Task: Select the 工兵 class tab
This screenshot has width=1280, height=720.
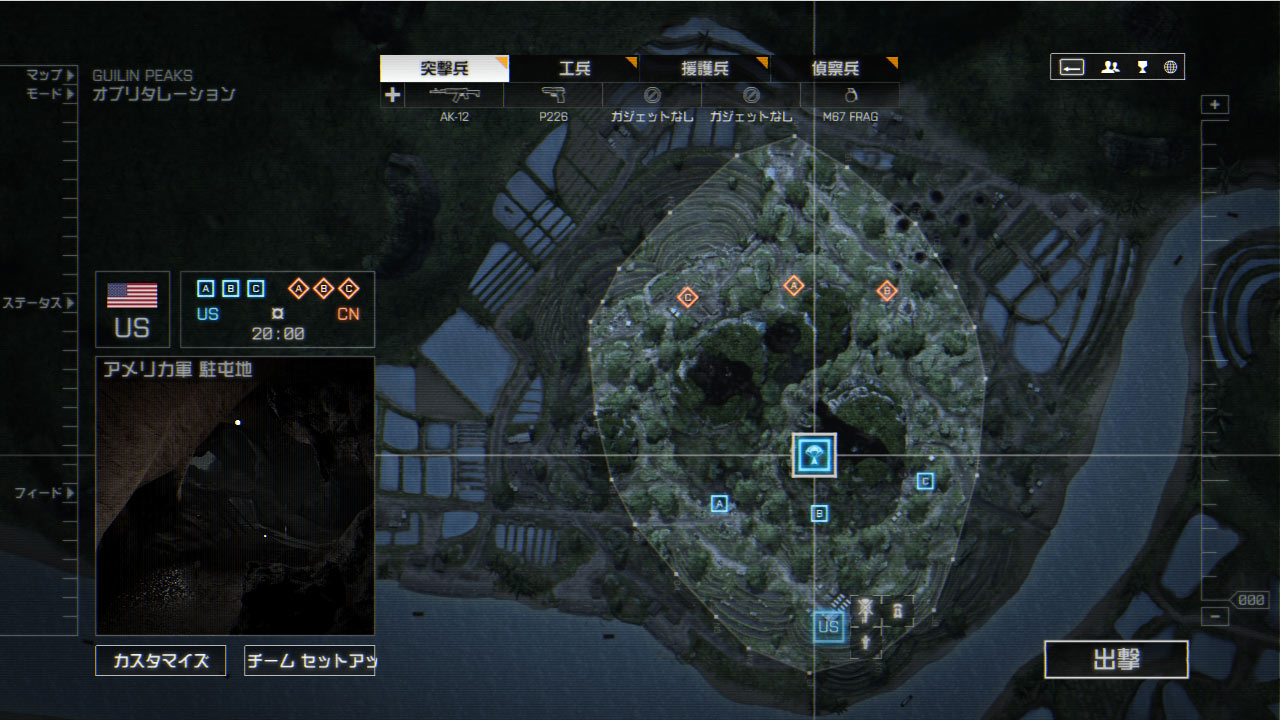Action: point(574,69)
